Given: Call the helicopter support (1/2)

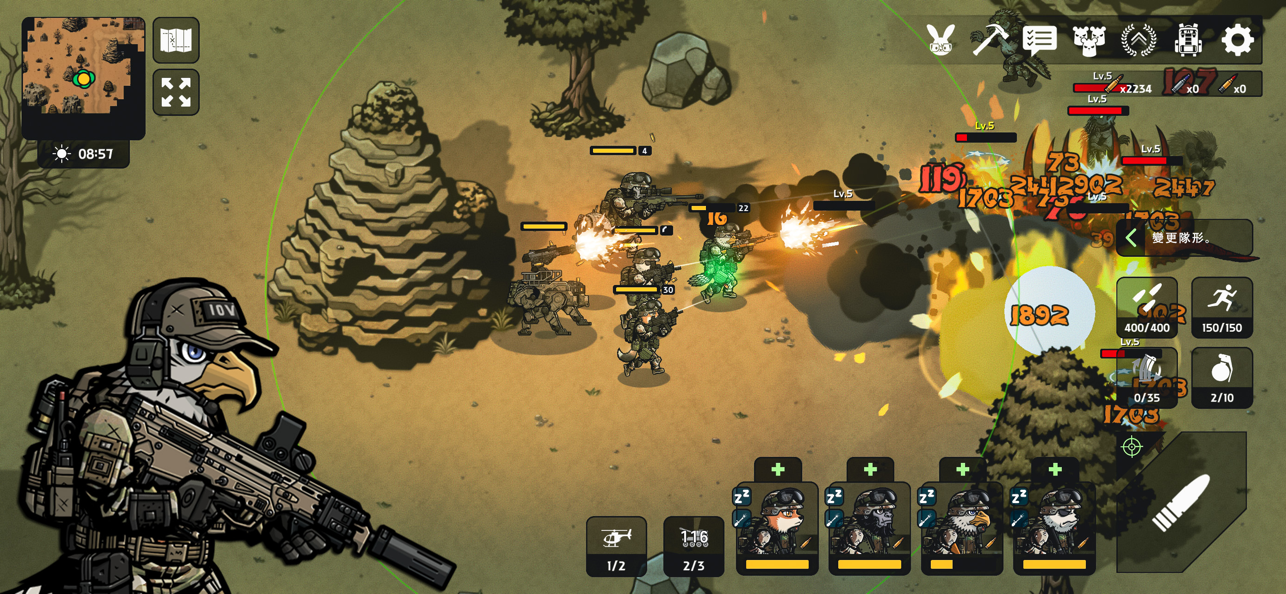Looking at the screenshot, I should click(616, 546).
